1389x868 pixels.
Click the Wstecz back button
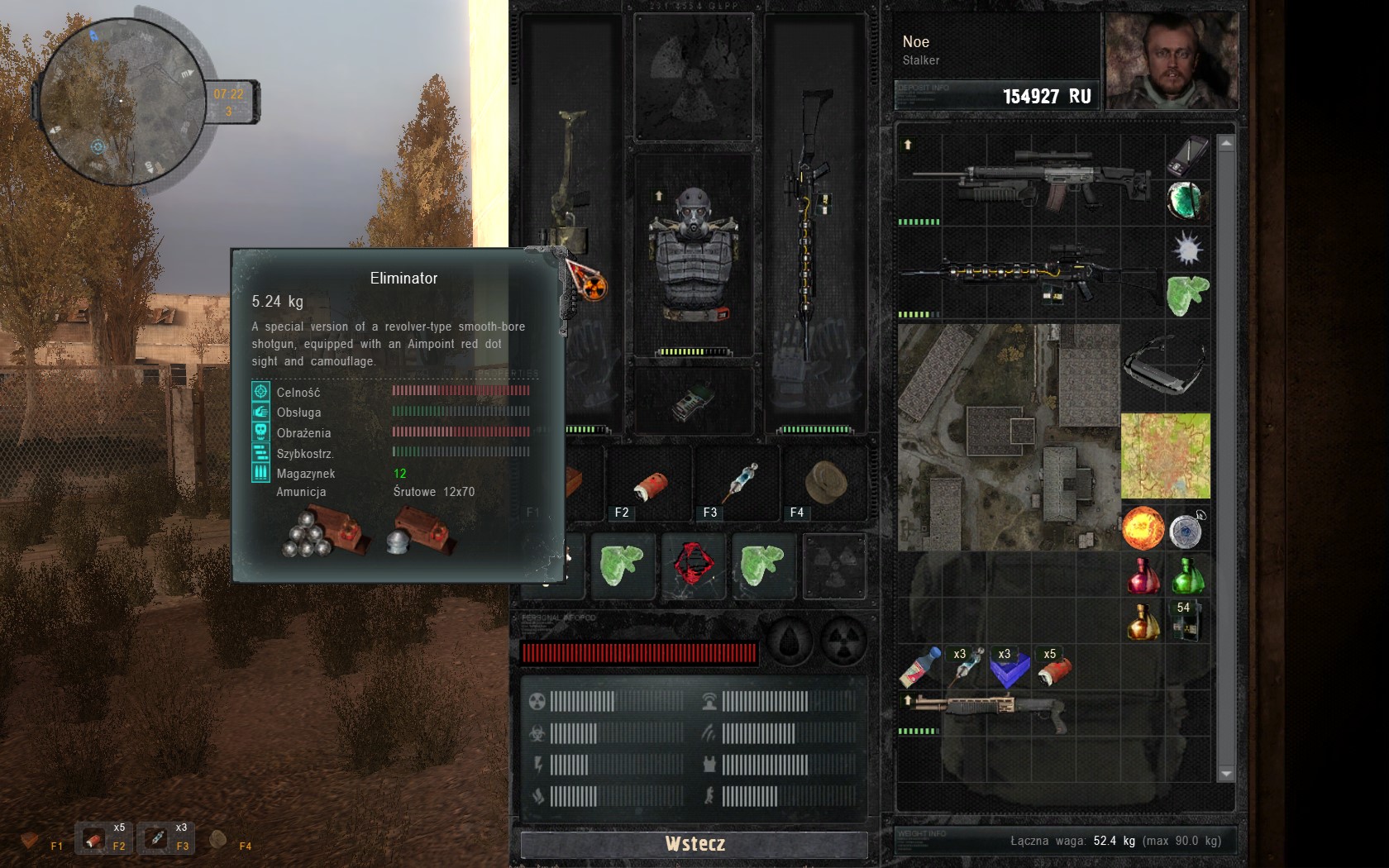(694, 844)
